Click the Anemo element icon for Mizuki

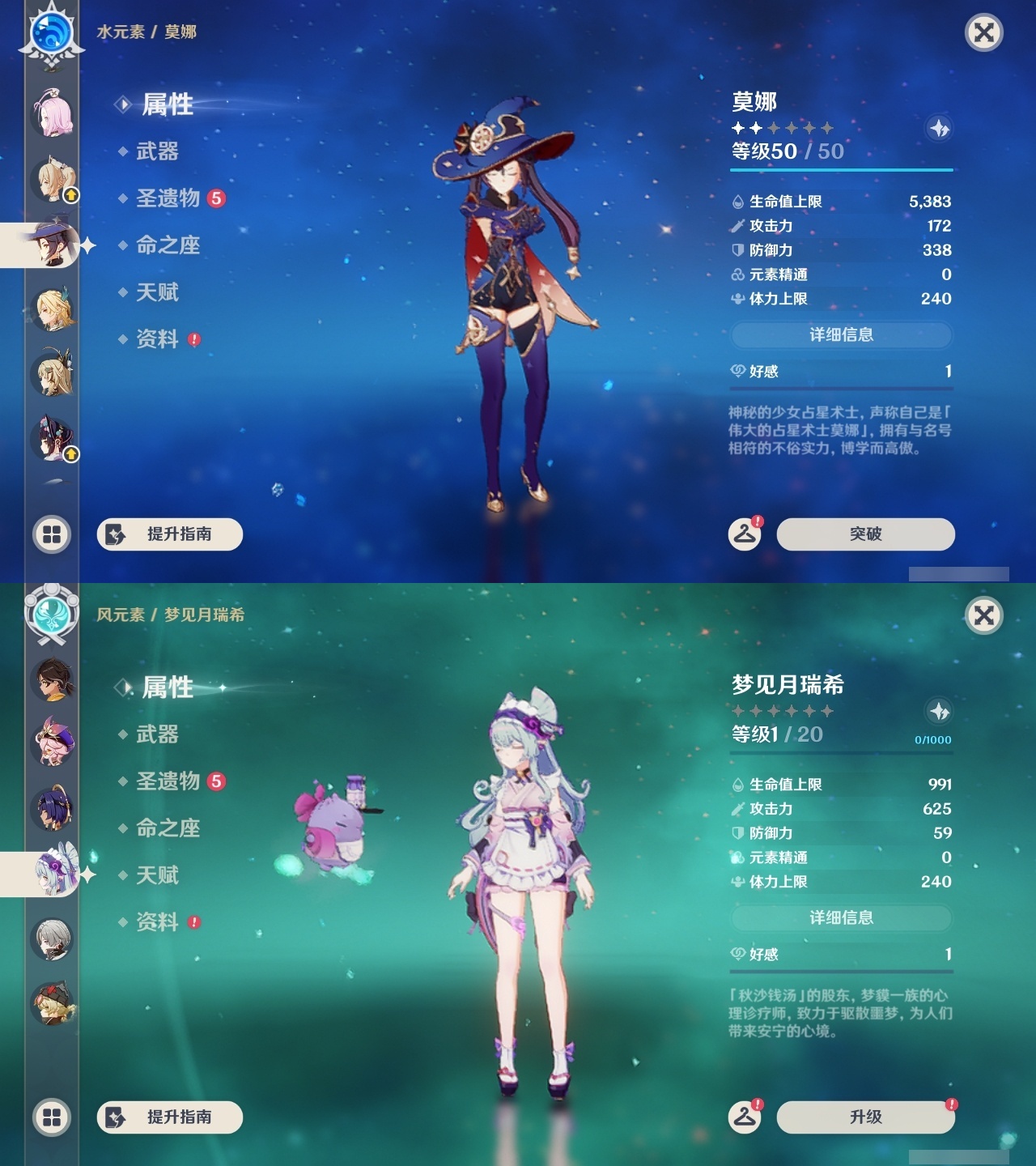51,615
